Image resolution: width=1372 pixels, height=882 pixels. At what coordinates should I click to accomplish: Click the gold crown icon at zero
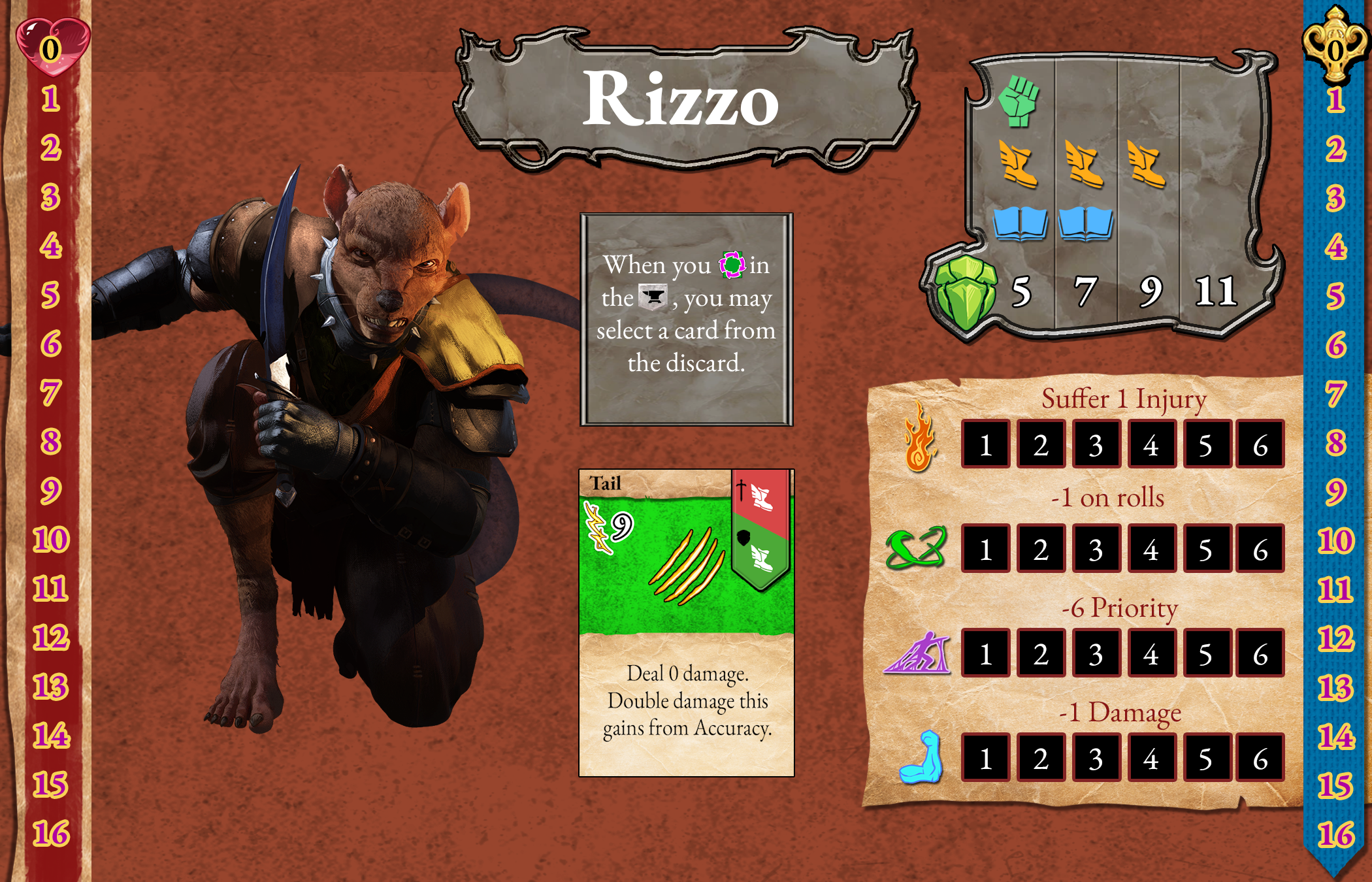(x=1335, y=48)
